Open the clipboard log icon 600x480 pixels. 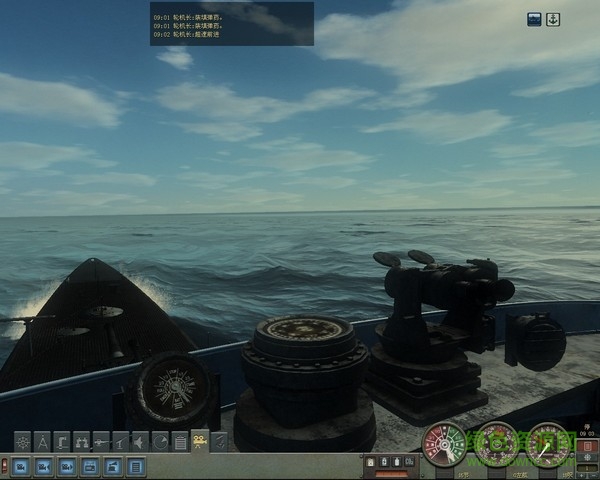point(180,441)
